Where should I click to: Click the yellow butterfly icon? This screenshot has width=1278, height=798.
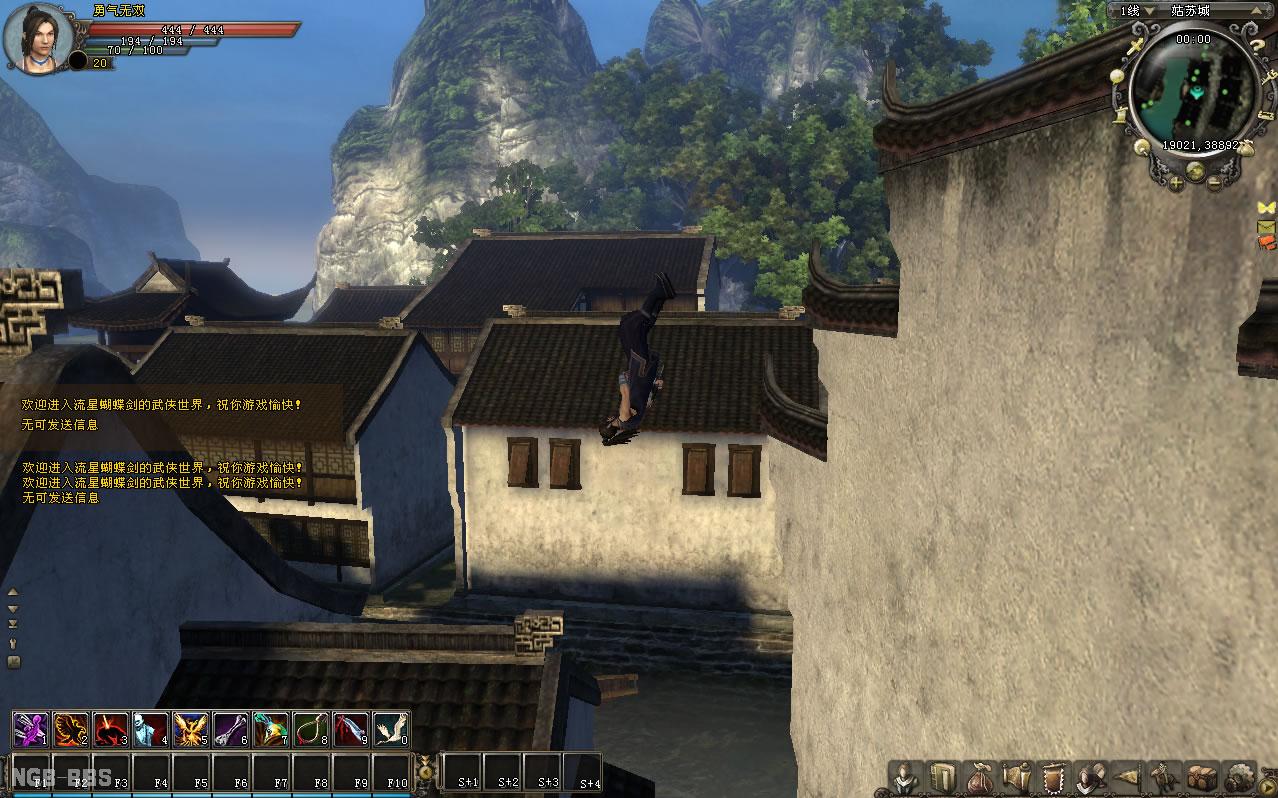[1267, 207]
